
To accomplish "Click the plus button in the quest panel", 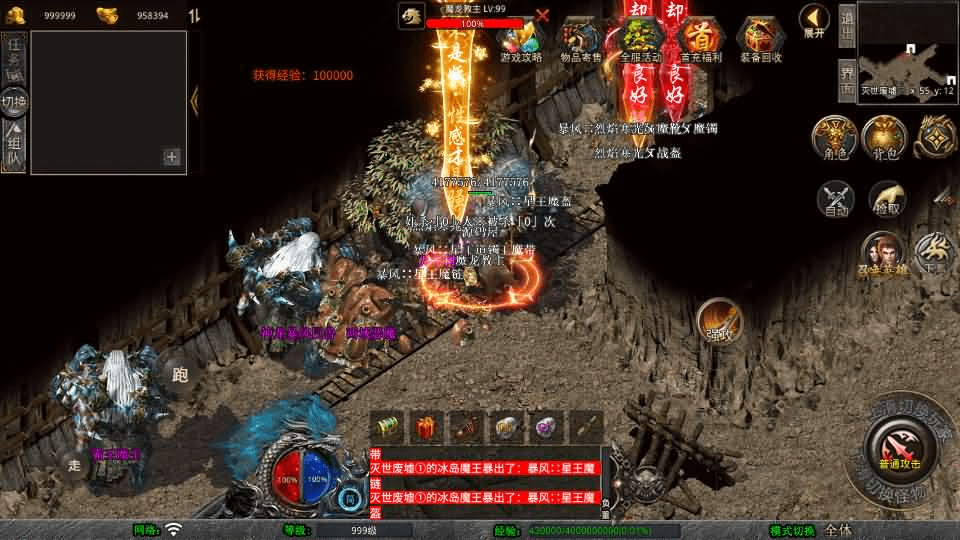I will (172, 157).
